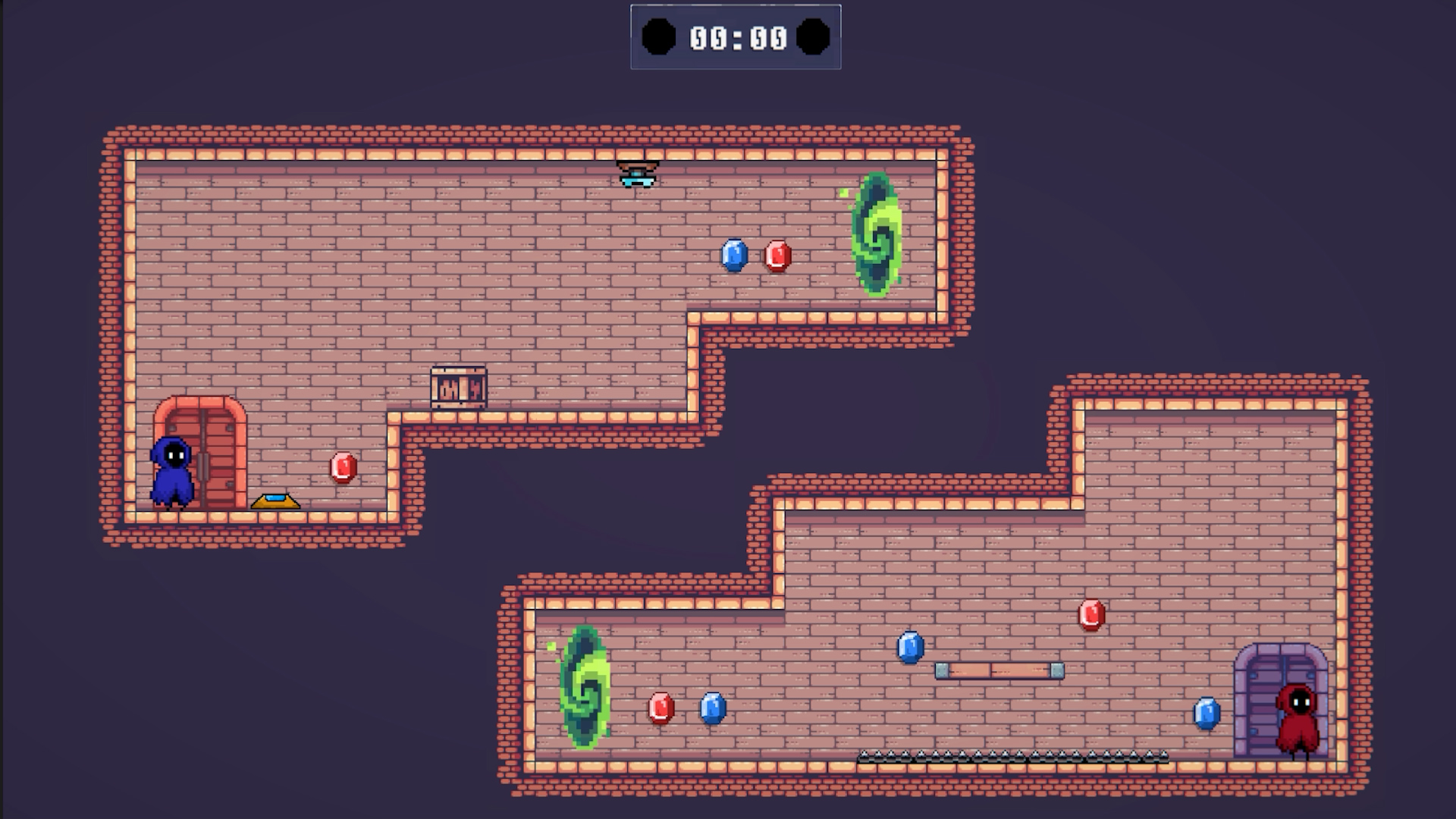Pick up the red gem beside the blue gem up top

[777, 256]
